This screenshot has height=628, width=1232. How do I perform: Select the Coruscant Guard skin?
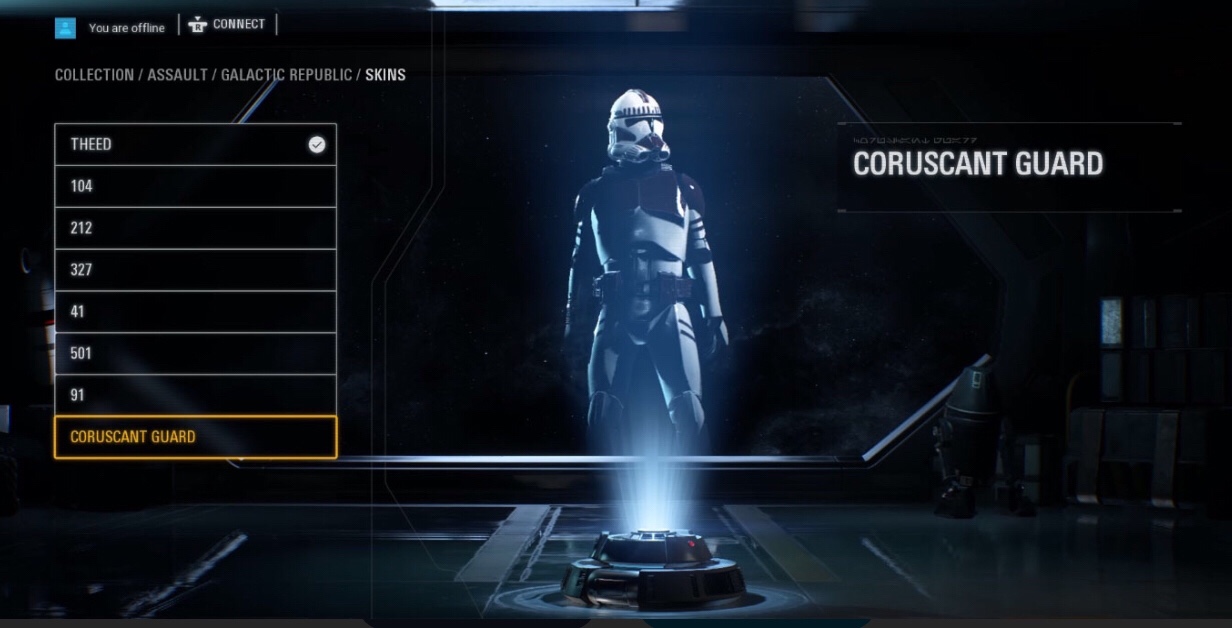pyautogui.click(x=195, y=437)
